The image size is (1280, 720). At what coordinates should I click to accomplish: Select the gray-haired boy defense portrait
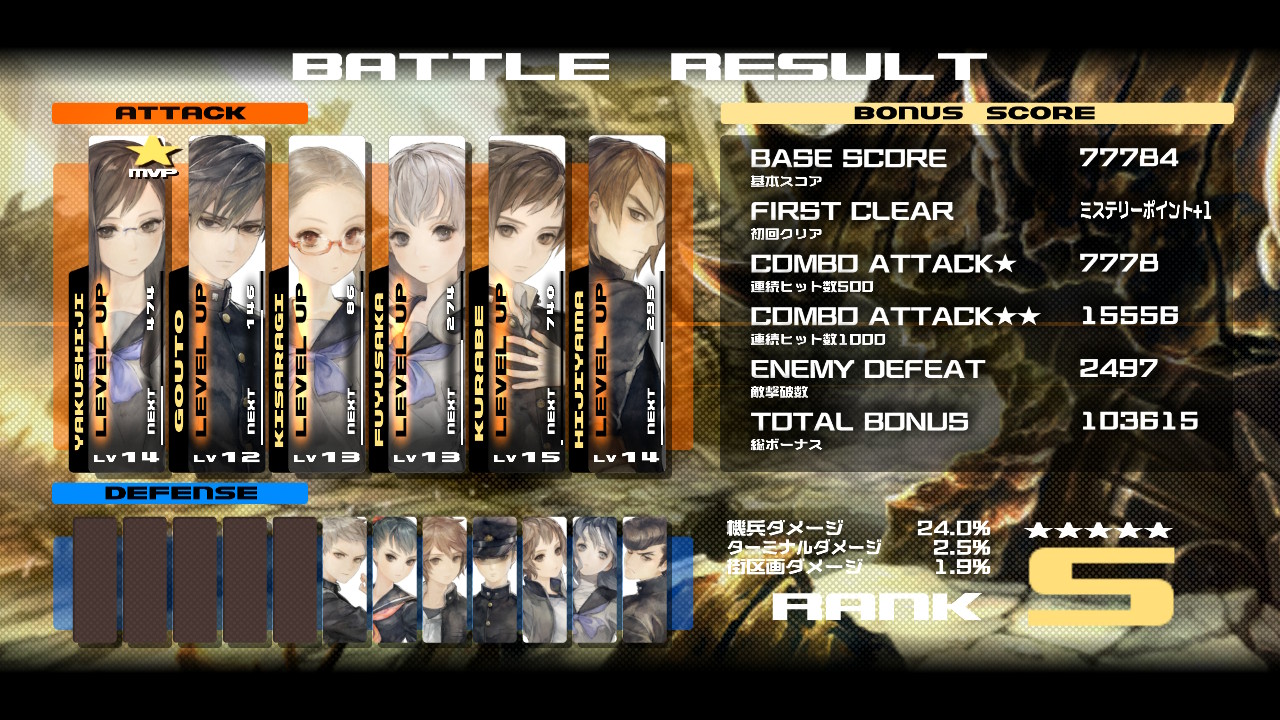tap(344, 579)
